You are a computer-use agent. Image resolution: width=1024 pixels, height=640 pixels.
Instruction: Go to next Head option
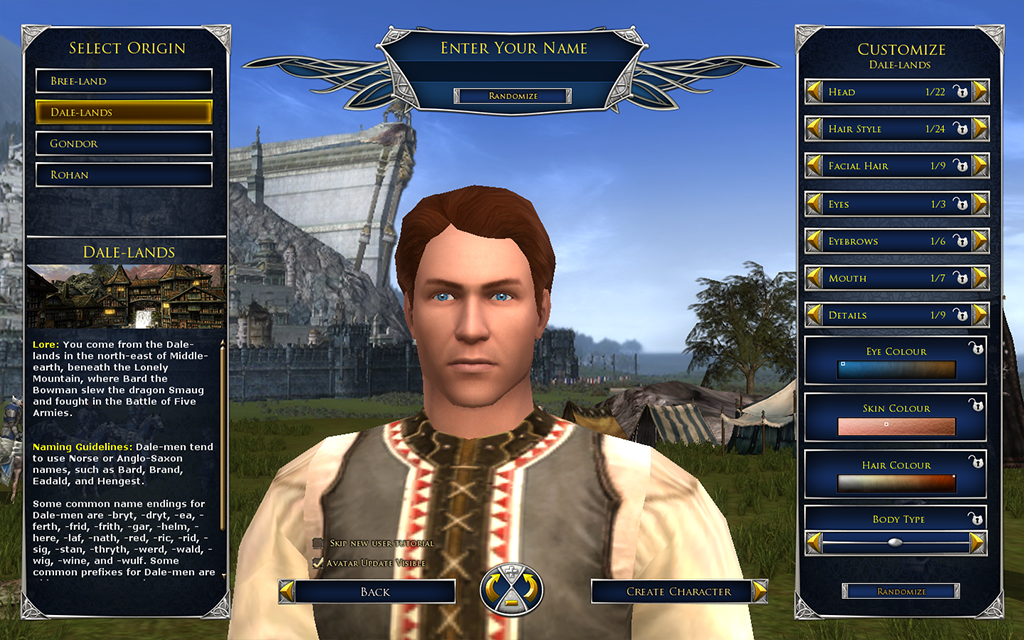980,92
